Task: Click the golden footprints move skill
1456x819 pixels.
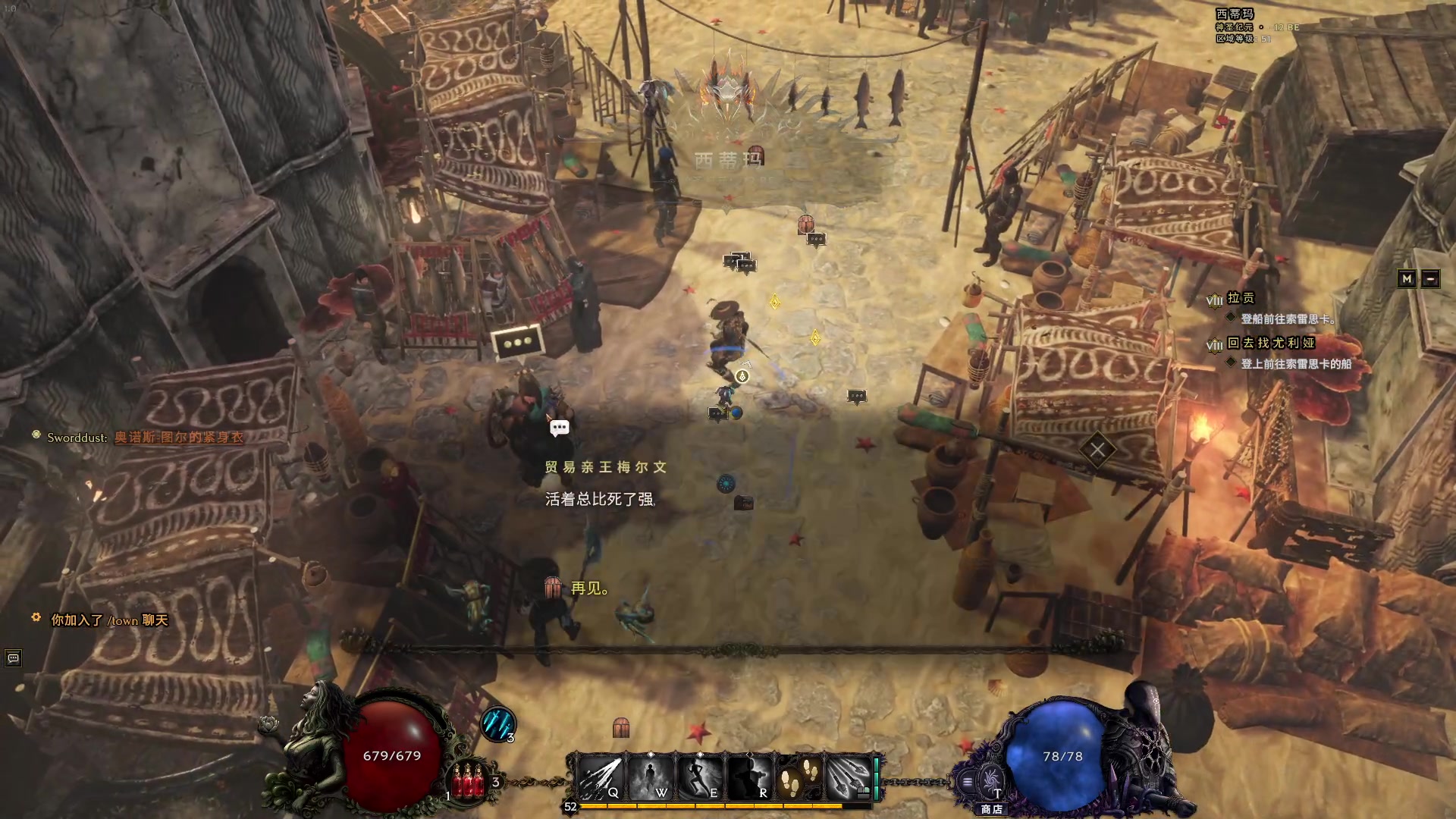Action: point(799,778)
